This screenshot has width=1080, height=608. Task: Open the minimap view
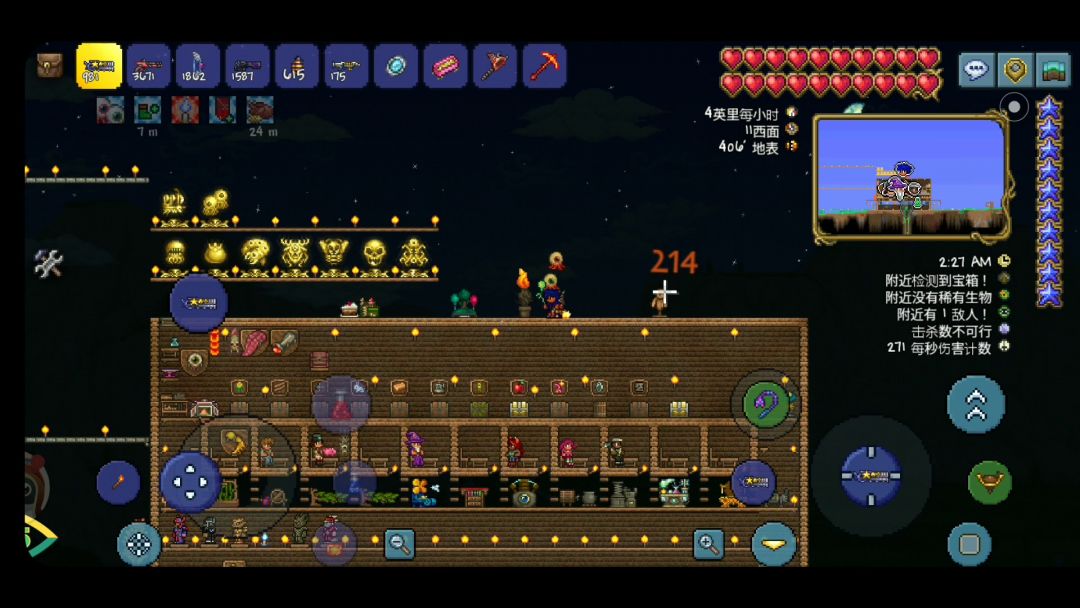[x=910, y=178]
